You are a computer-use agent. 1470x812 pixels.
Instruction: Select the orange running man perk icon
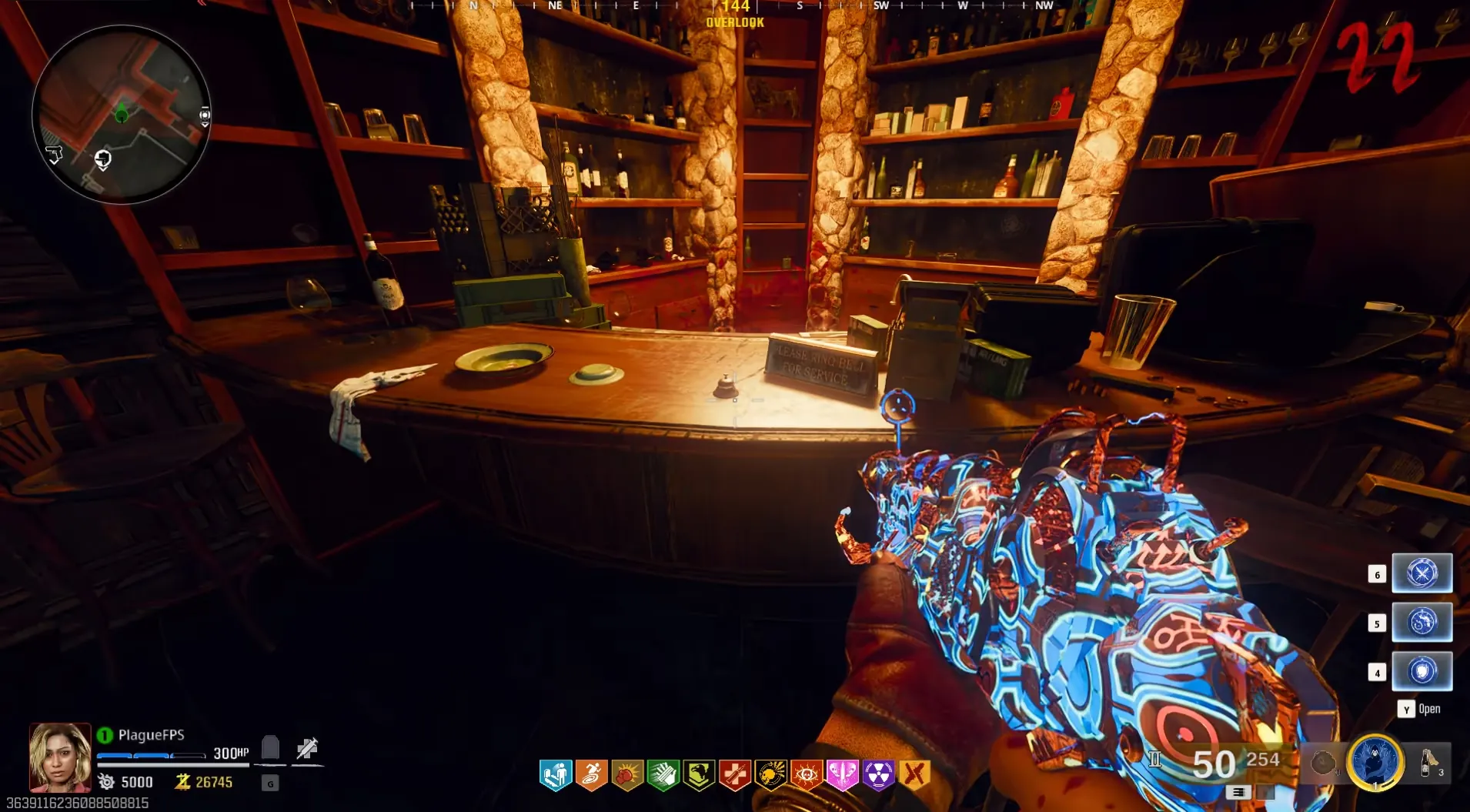click(592, 775)
